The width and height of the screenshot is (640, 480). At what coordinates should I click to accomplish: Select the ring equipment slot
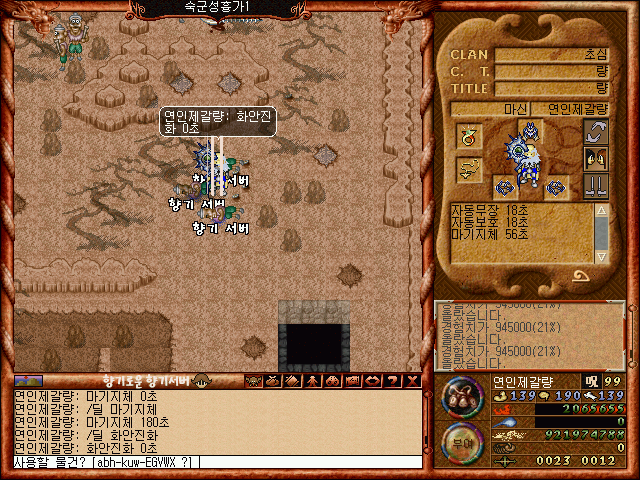467,137
